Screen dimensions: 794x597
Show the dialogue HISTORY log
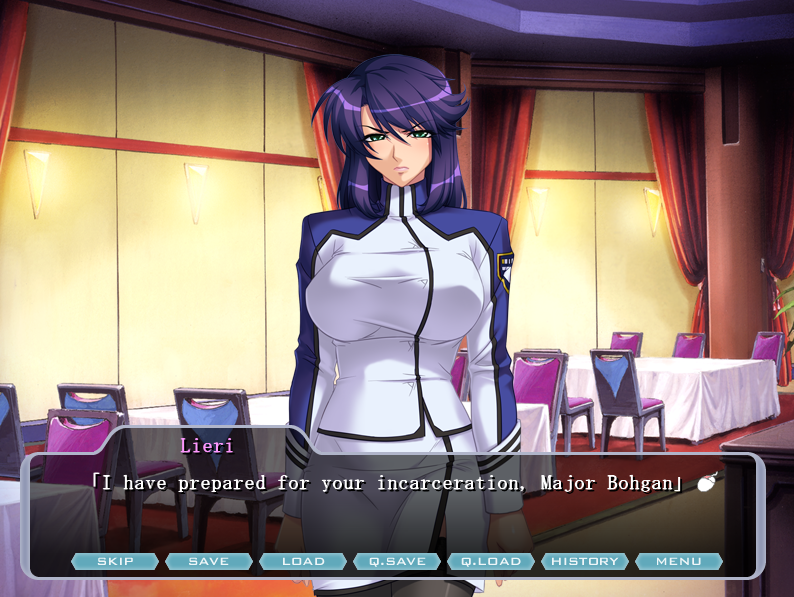(585, 561)
